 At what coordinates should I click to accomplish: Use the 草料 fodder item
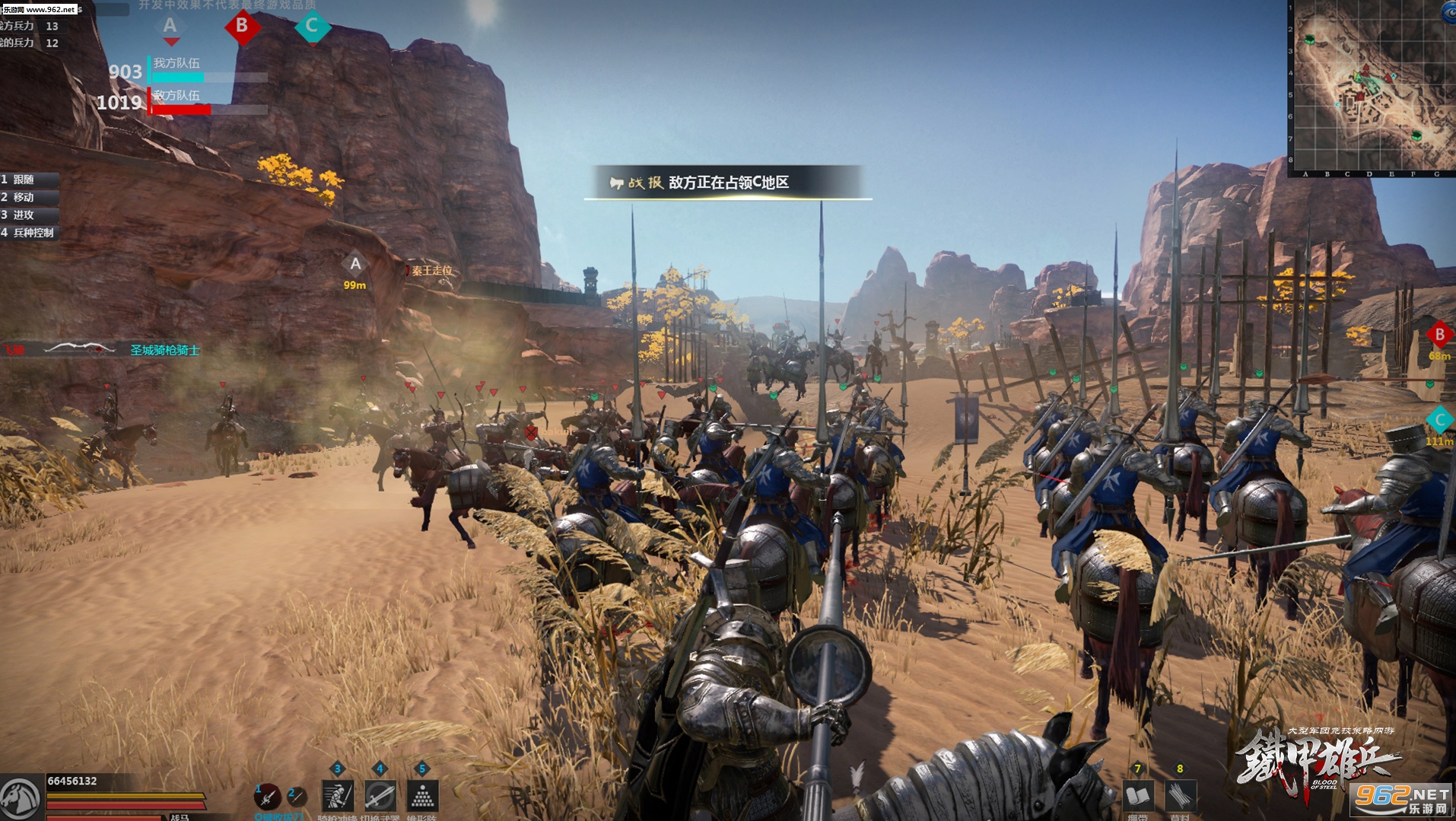pos(1180,796)
